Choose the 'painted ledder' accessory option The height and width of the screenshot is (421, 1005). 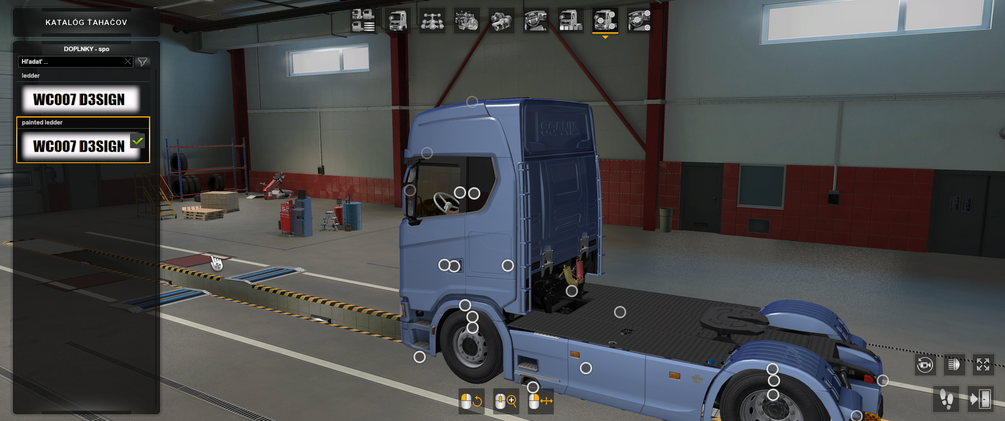pos(80,145)
